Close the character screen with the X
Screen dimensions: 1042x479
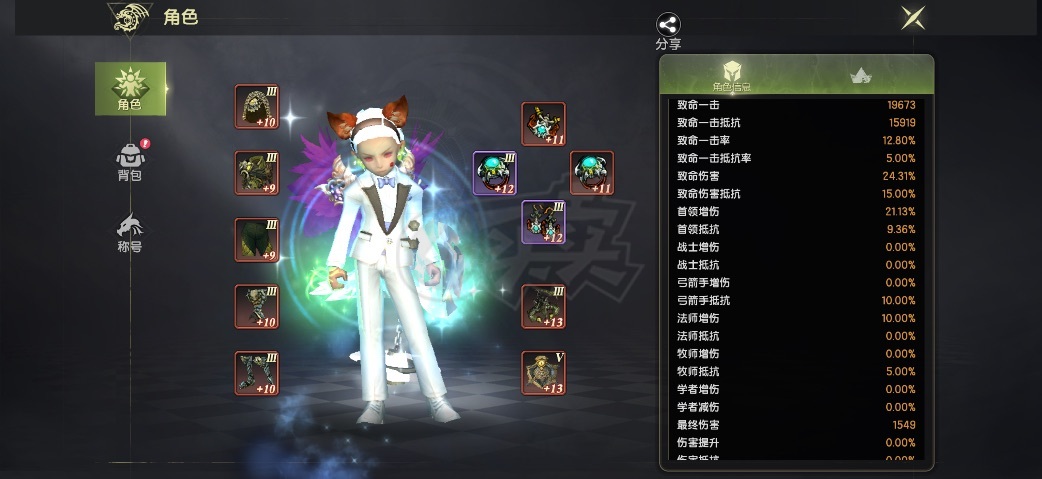point(911,18)
